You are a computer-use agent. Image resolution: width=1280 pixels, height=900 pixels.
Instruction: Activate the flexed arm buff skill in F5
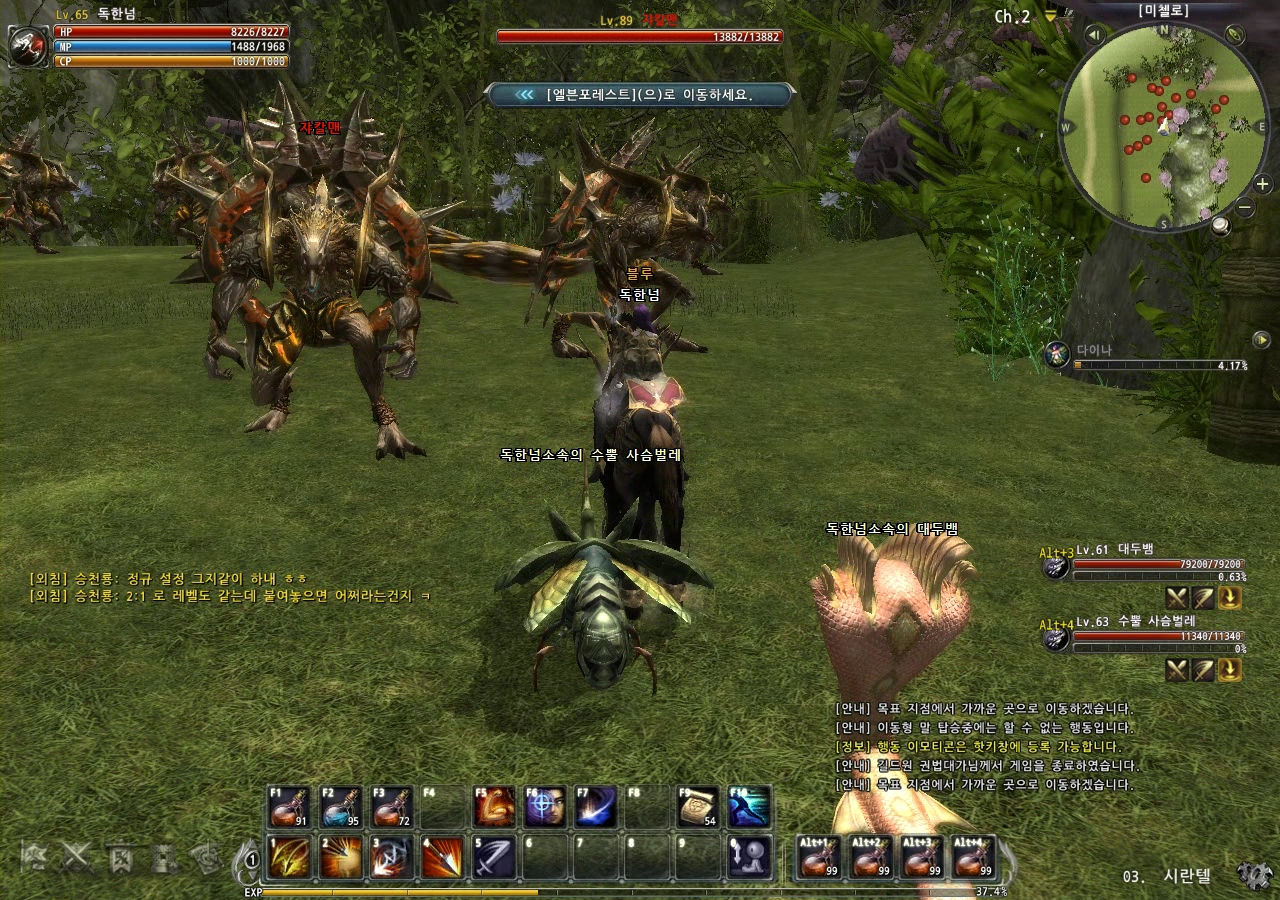[494, 807]
